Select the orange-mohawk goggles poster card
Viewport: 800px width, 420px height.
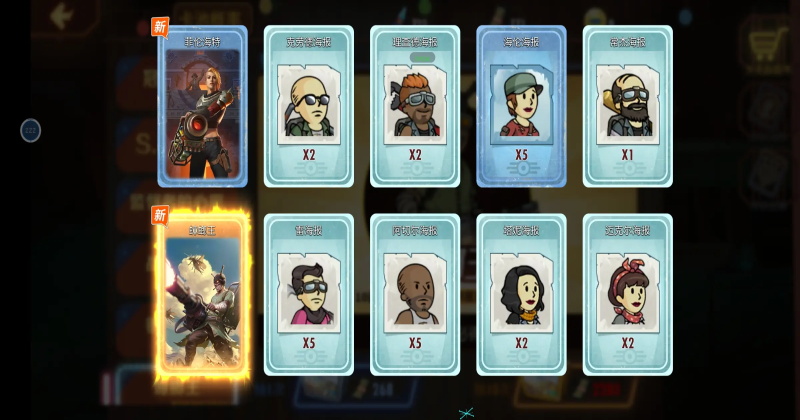coord(414,107)
